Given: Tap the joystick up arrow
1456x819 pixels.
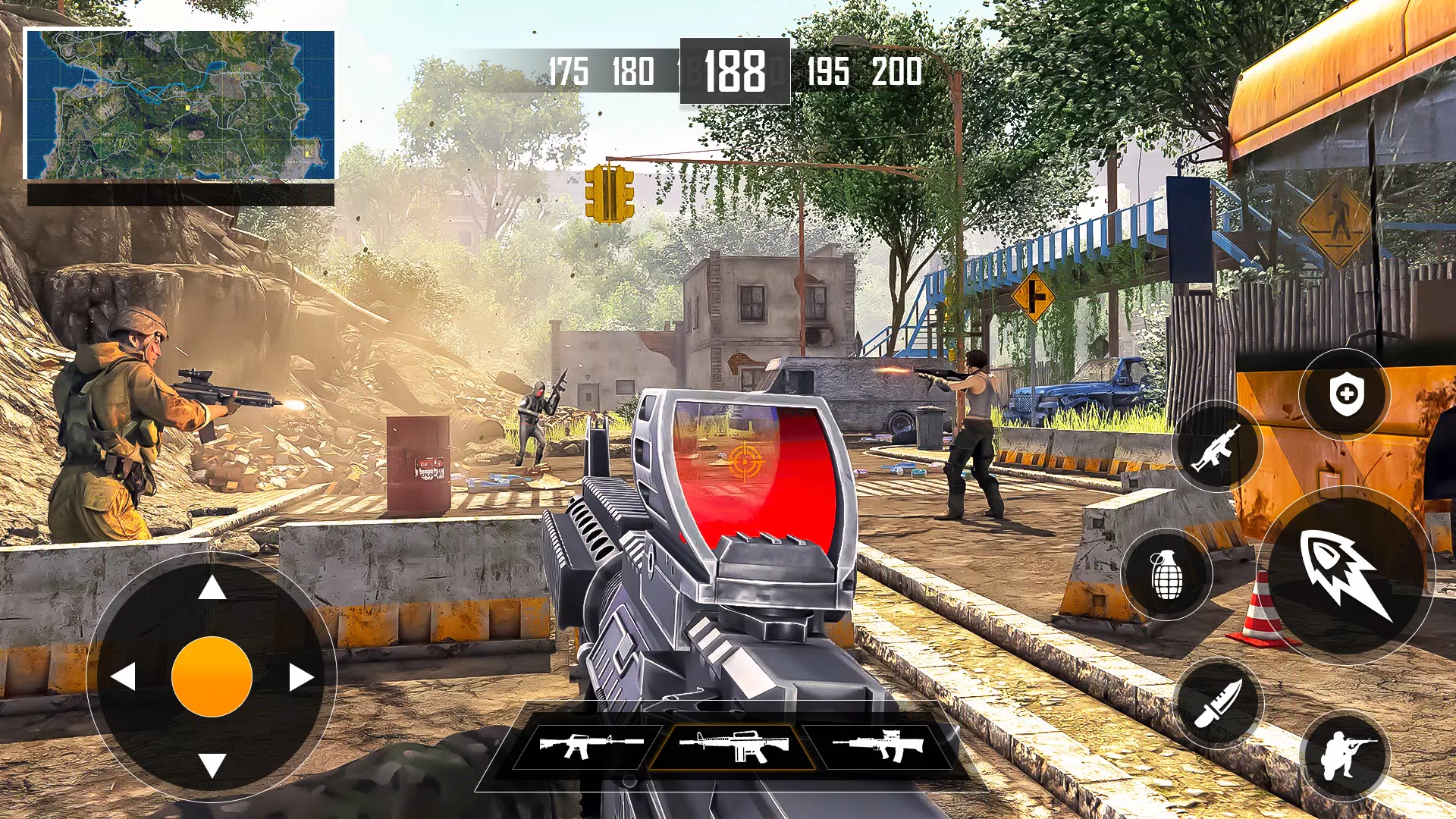Looking at the screenshot, I should [212, 587].
